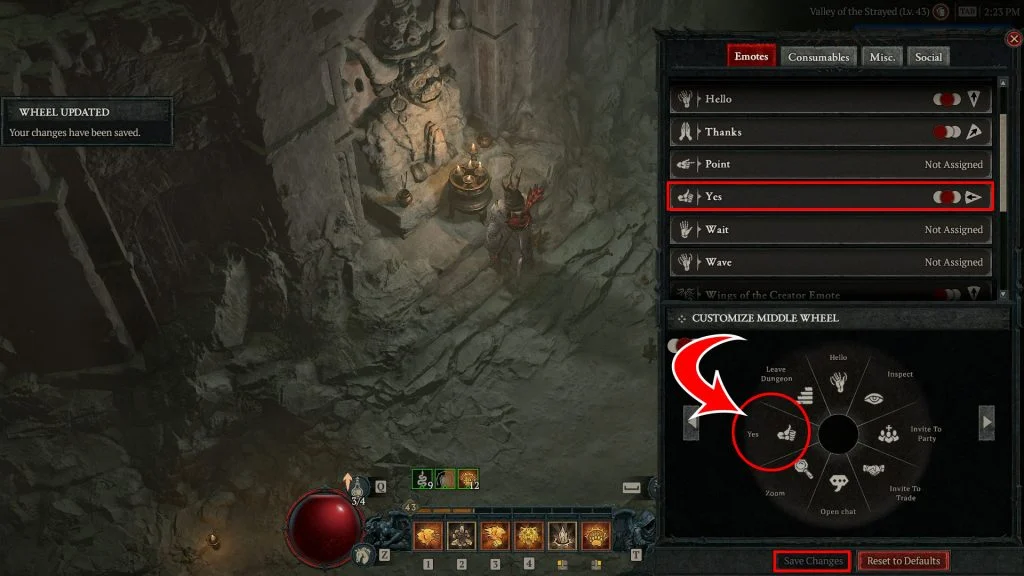
Task: Switch to the Consumables tab
Action: click(818, 57)
